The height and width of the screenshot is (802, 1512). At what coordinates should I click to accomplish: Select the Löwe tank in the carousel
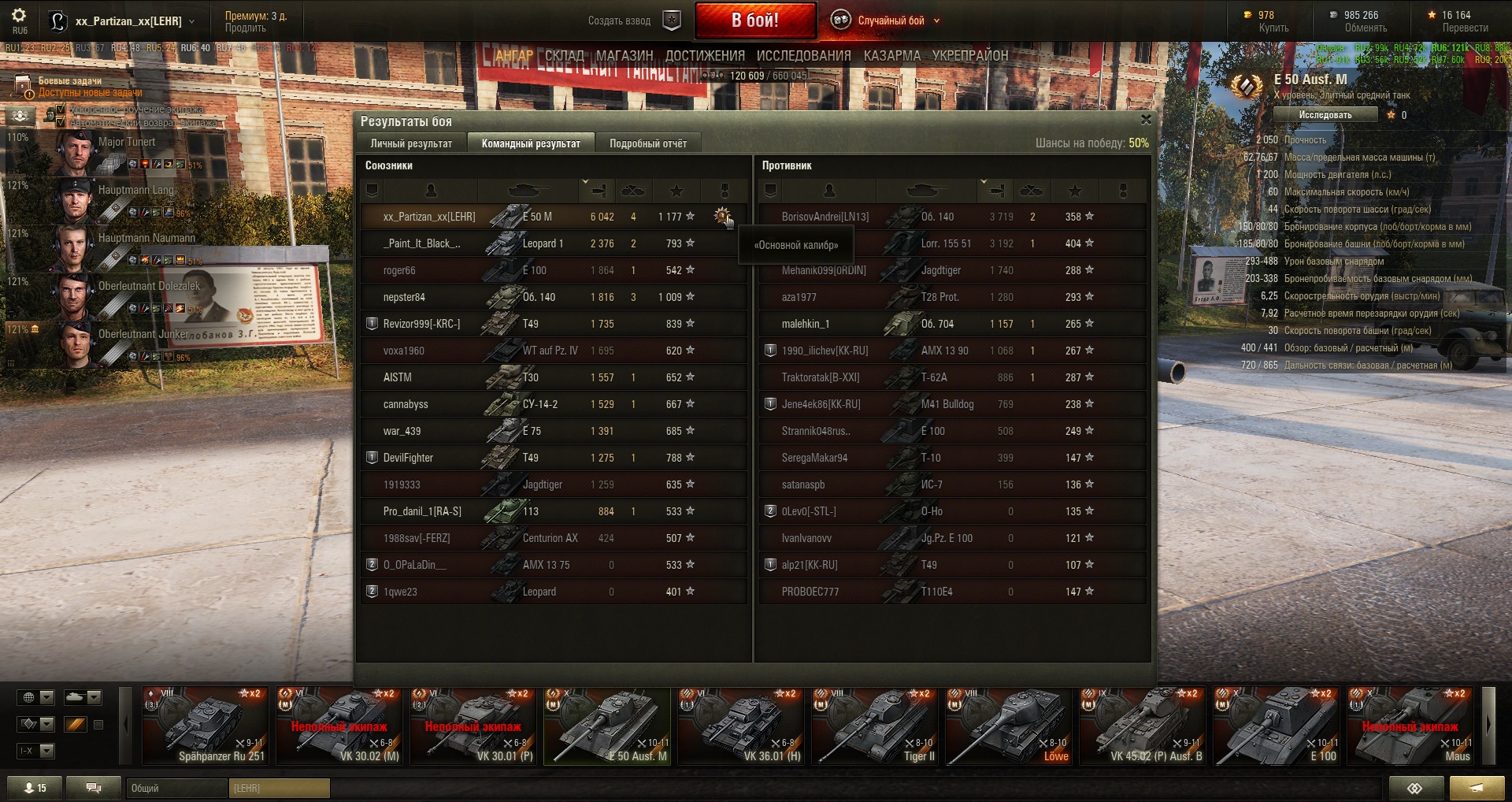(x=1008, y=726)
